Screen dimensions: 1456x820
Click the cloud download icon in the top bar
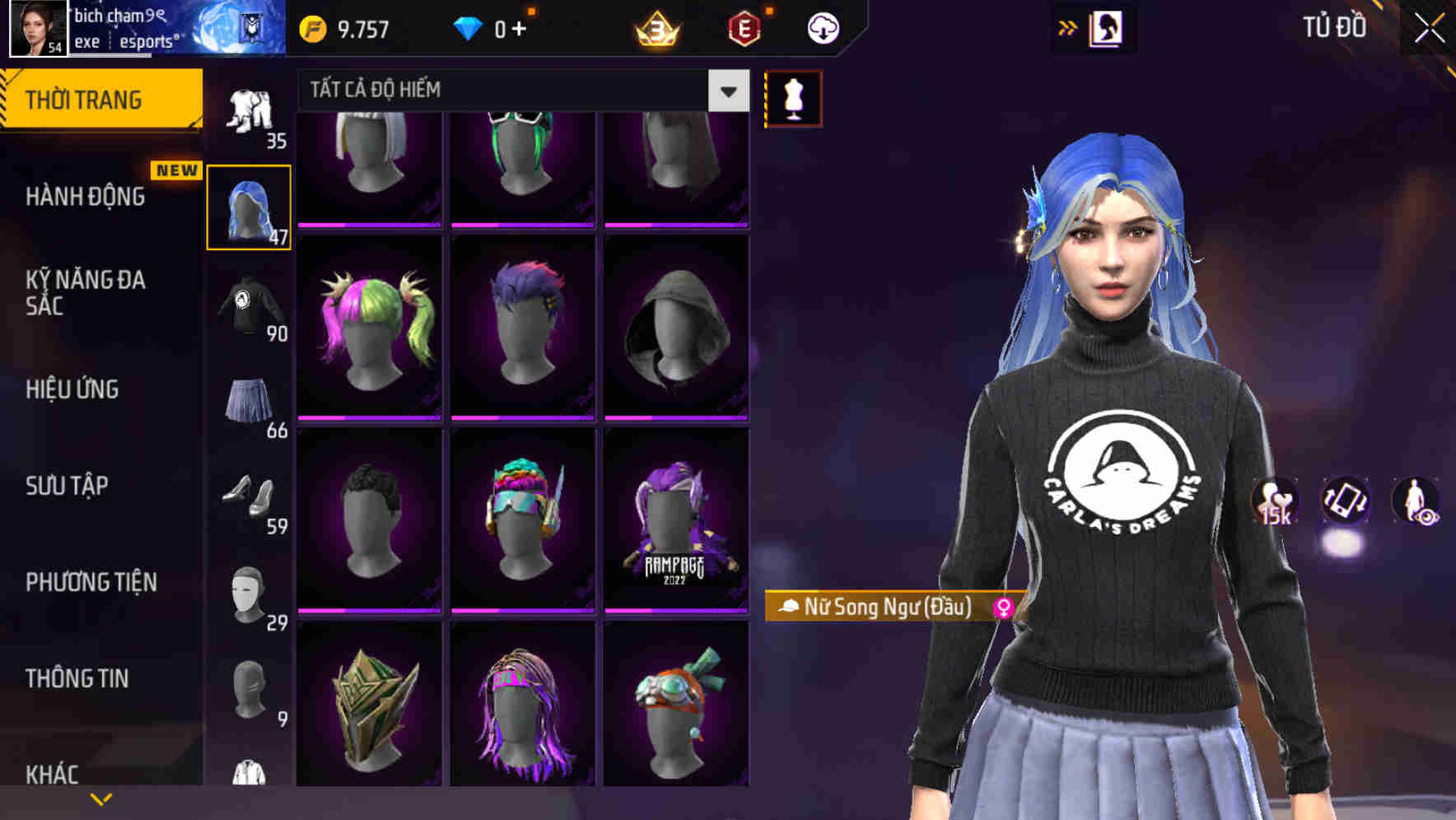[823, 27]
